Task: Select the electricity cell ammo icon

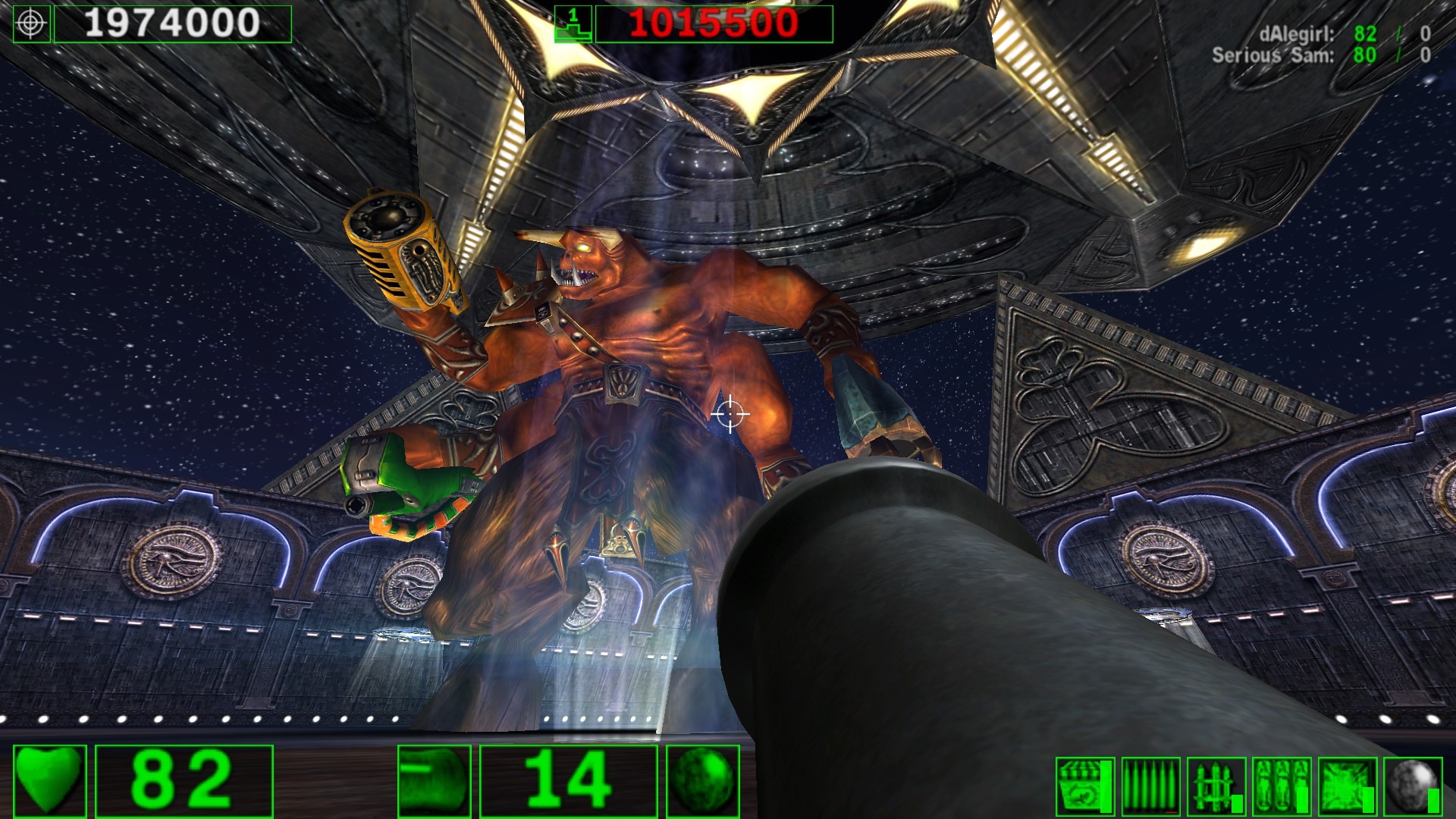Action: (x=1347, y=786)
